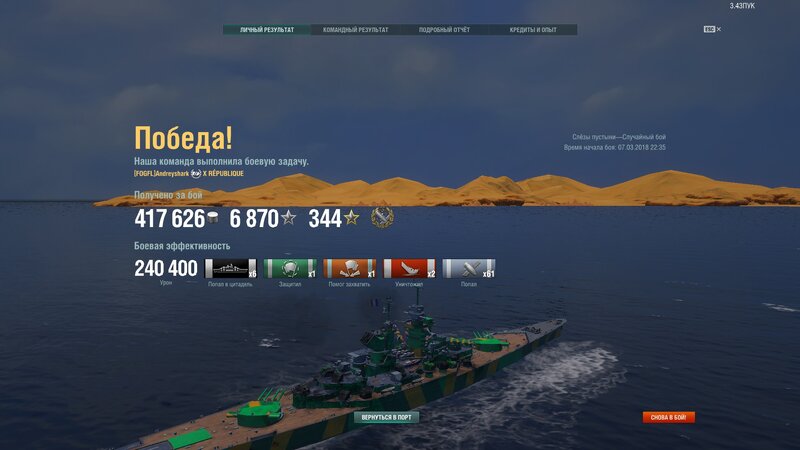The image size is (800, 450).
Task: Open the Подробный отчёт tab
Action: (x=445, y=30)
